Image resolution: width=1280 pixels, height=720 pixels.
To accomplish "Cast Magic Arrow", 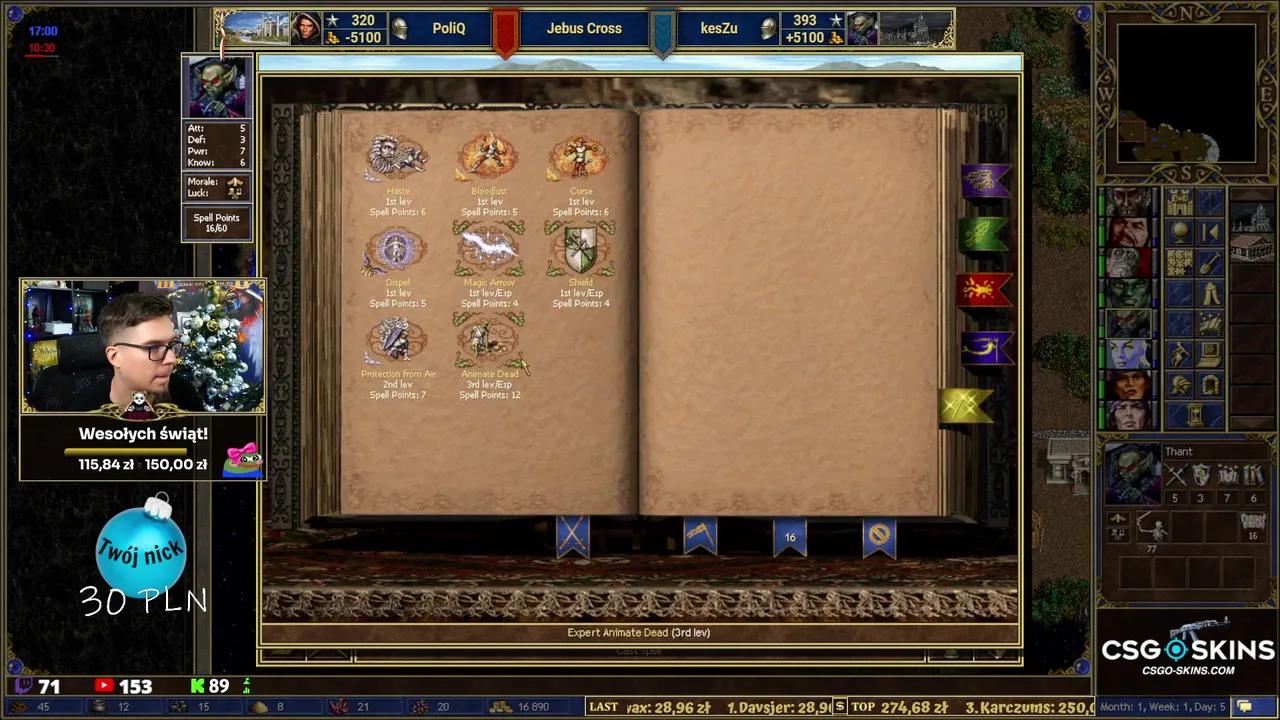I will (x=488, y=250).
